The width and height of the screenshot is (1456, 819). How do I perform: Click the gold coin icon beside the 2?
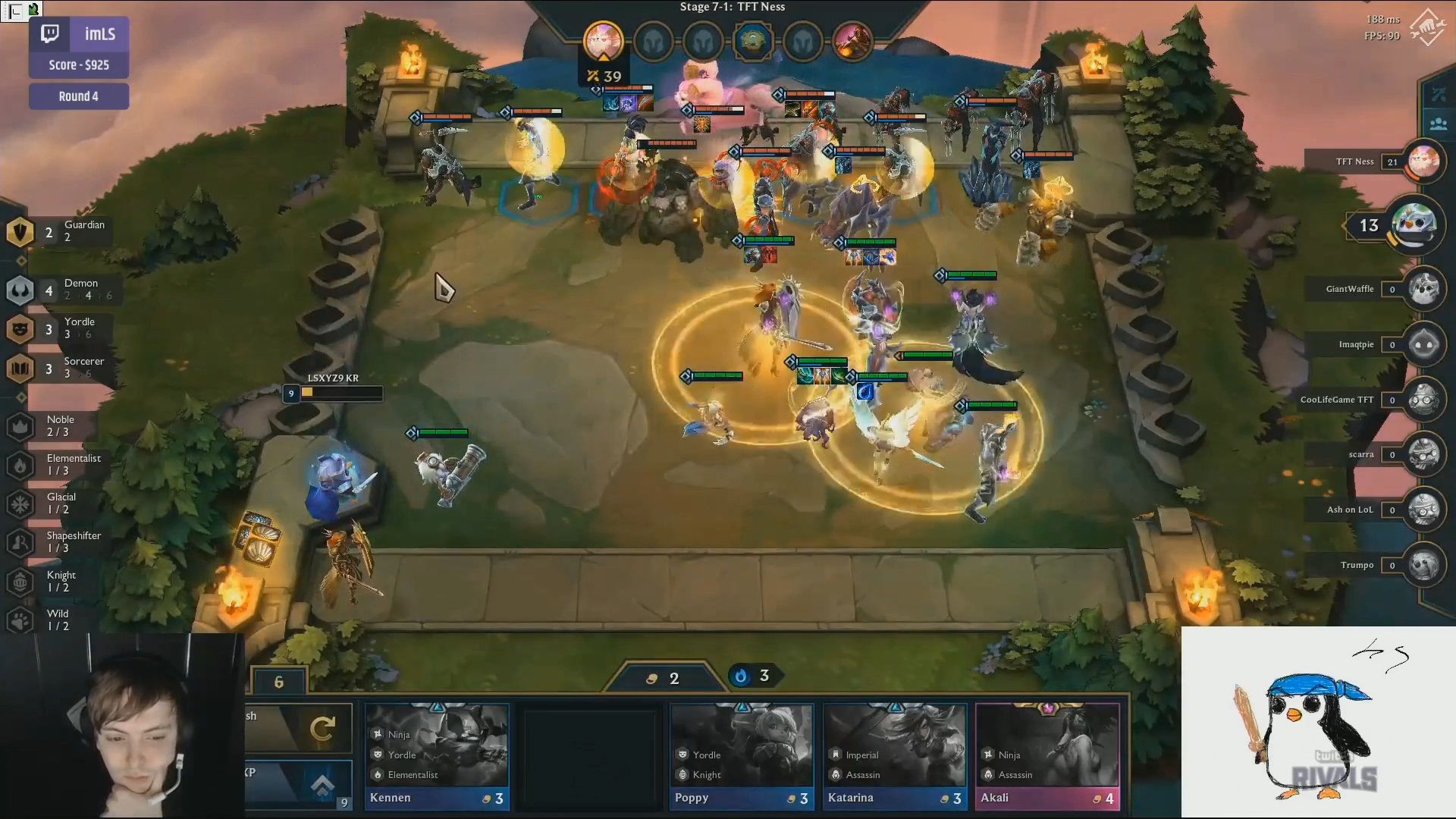[x=653, y=678]
